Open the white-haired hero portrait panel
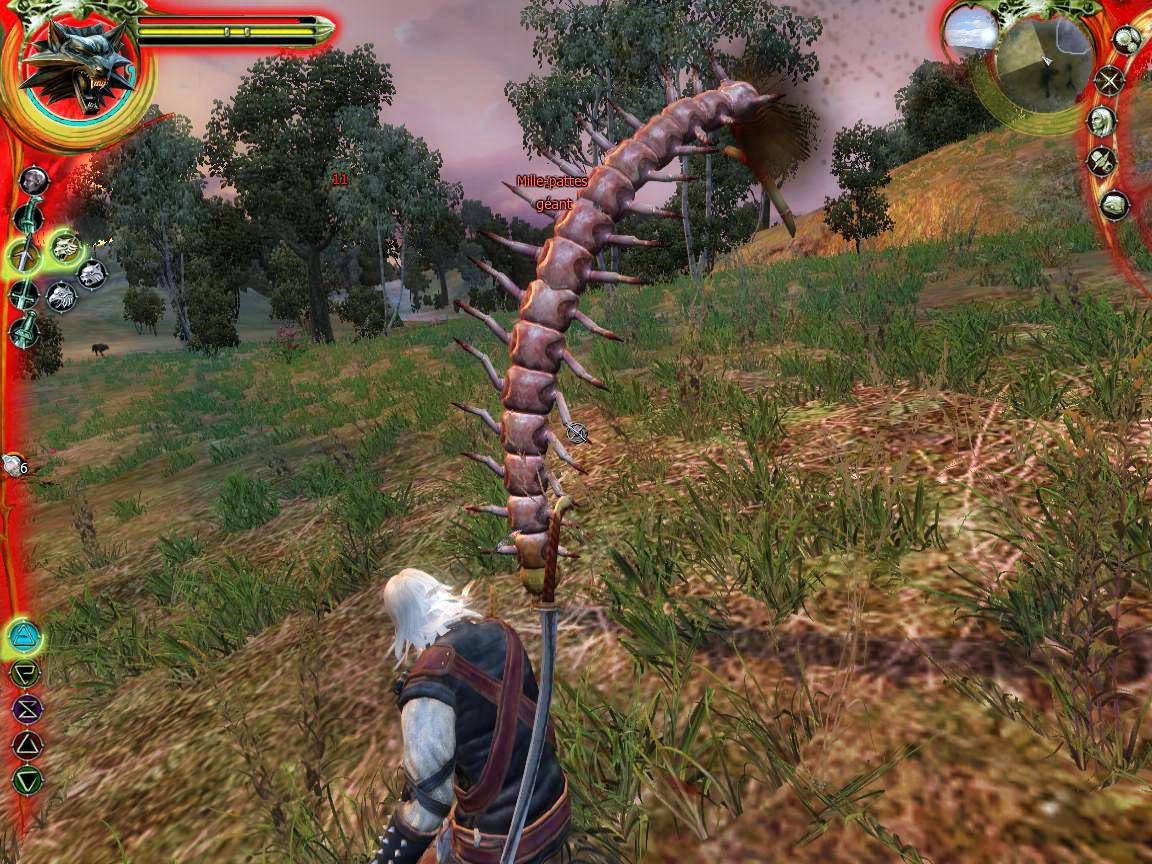 1101,122
